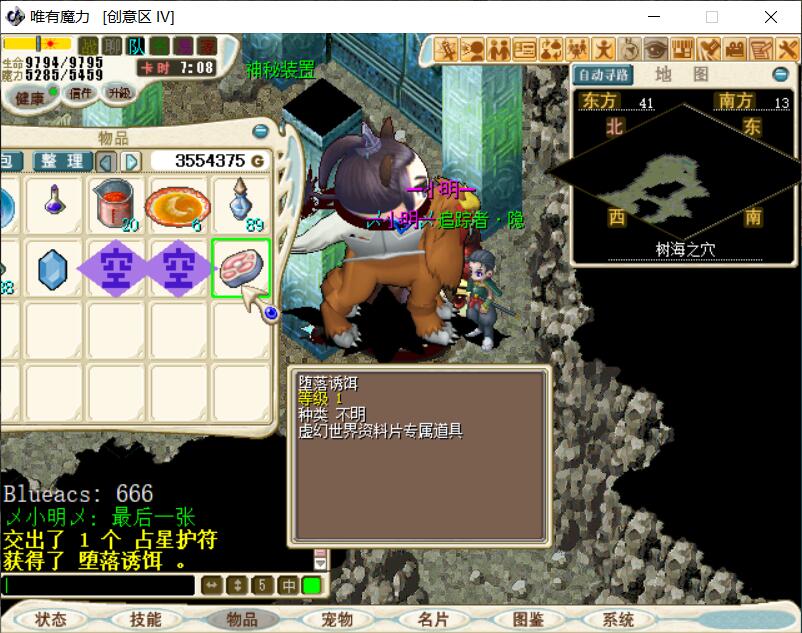Click the 健康 health status button

coord(29,97)
